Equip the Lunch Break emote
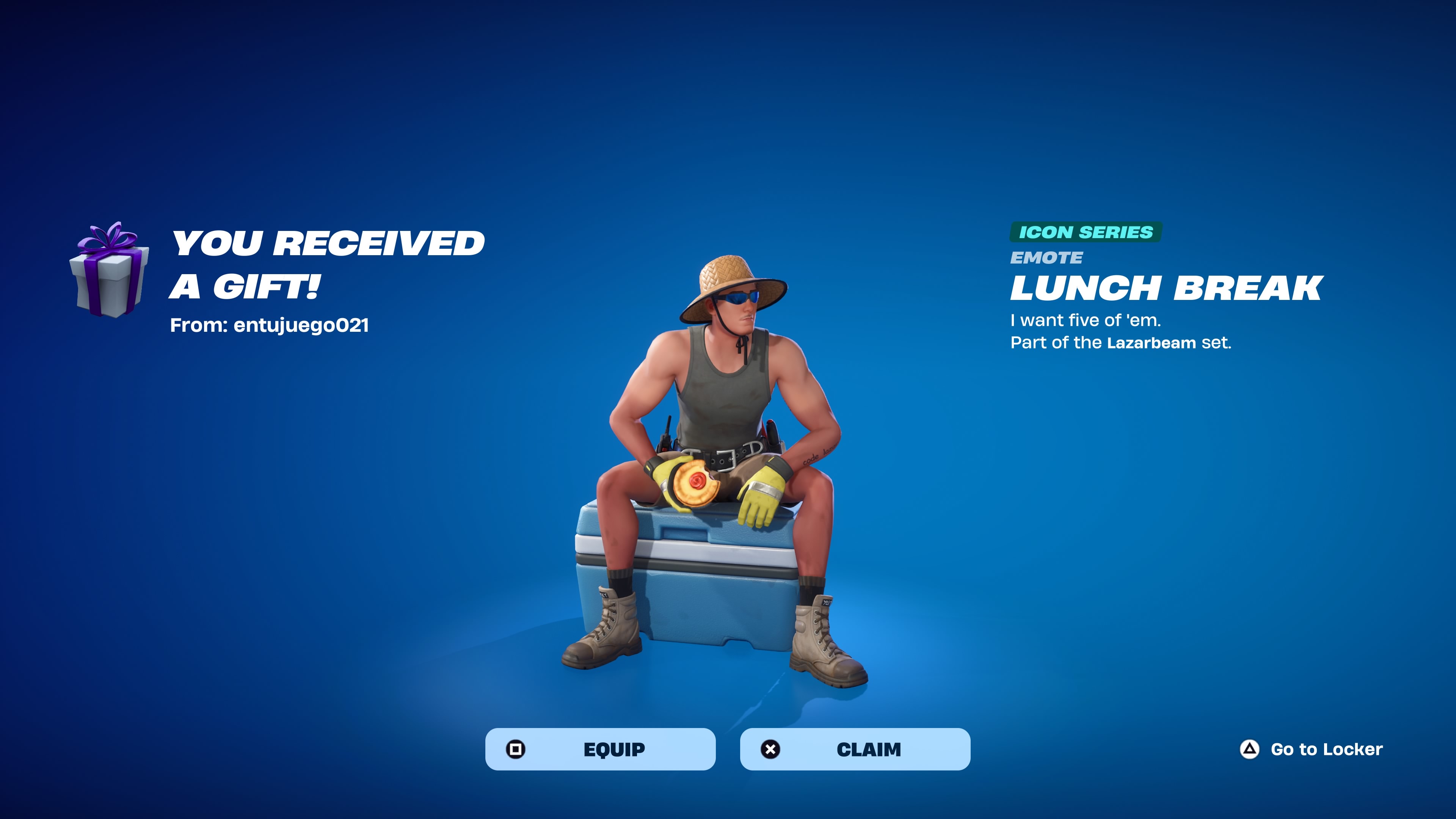This screenshot has width=1456, height=819. click(600, 749)
